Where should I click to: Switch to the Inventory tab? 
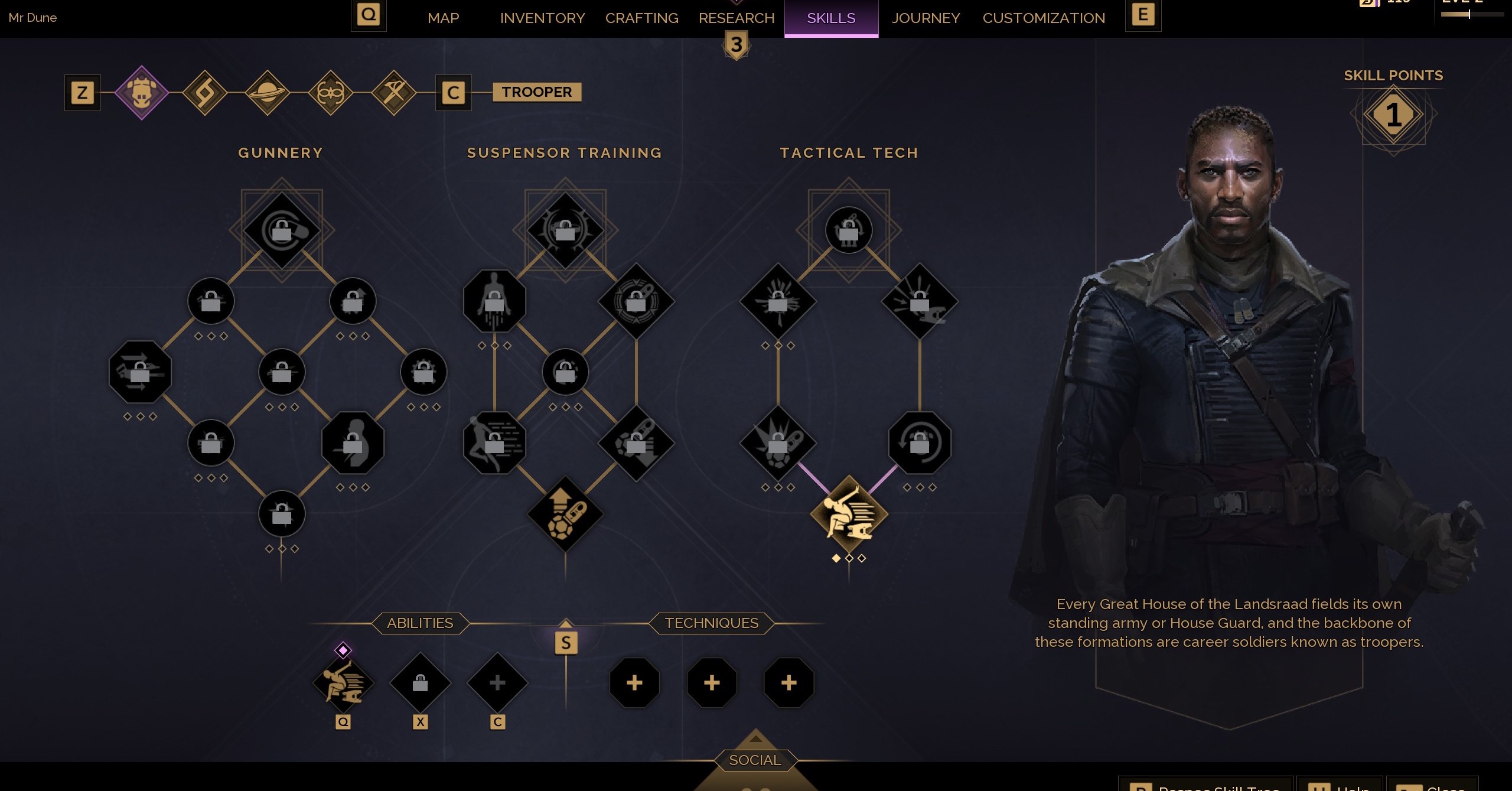(x=542, y=18)
